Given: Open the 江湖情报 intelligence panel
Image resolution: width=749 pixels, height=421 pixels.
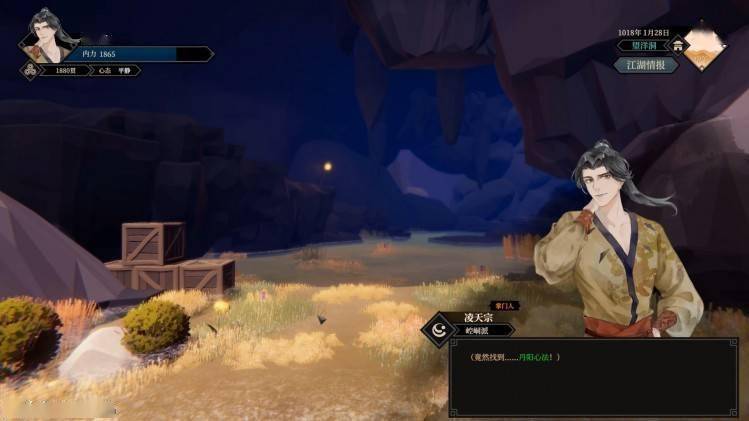Looking at the screenshot, I should point(646,65).
